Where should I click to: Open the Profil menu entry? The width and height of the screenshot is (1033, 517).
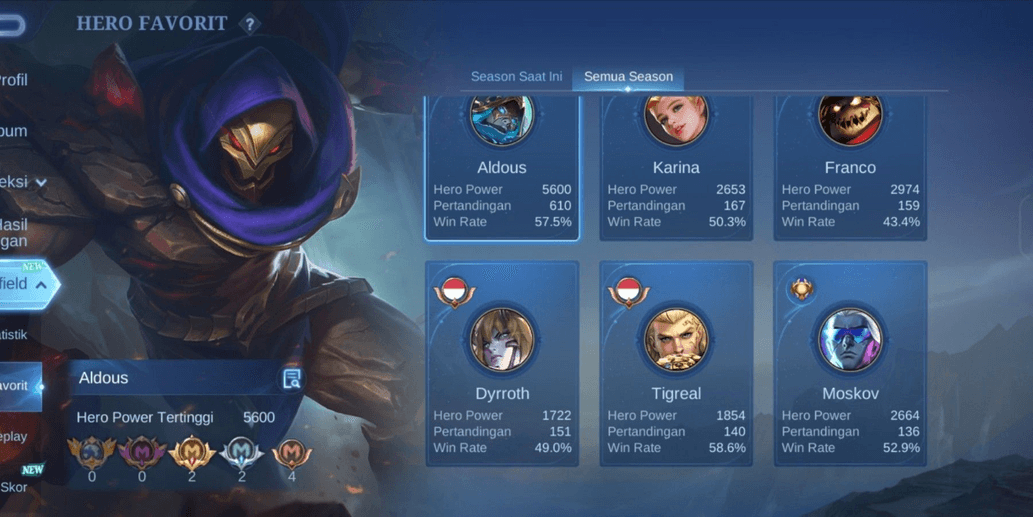[14, 80]
